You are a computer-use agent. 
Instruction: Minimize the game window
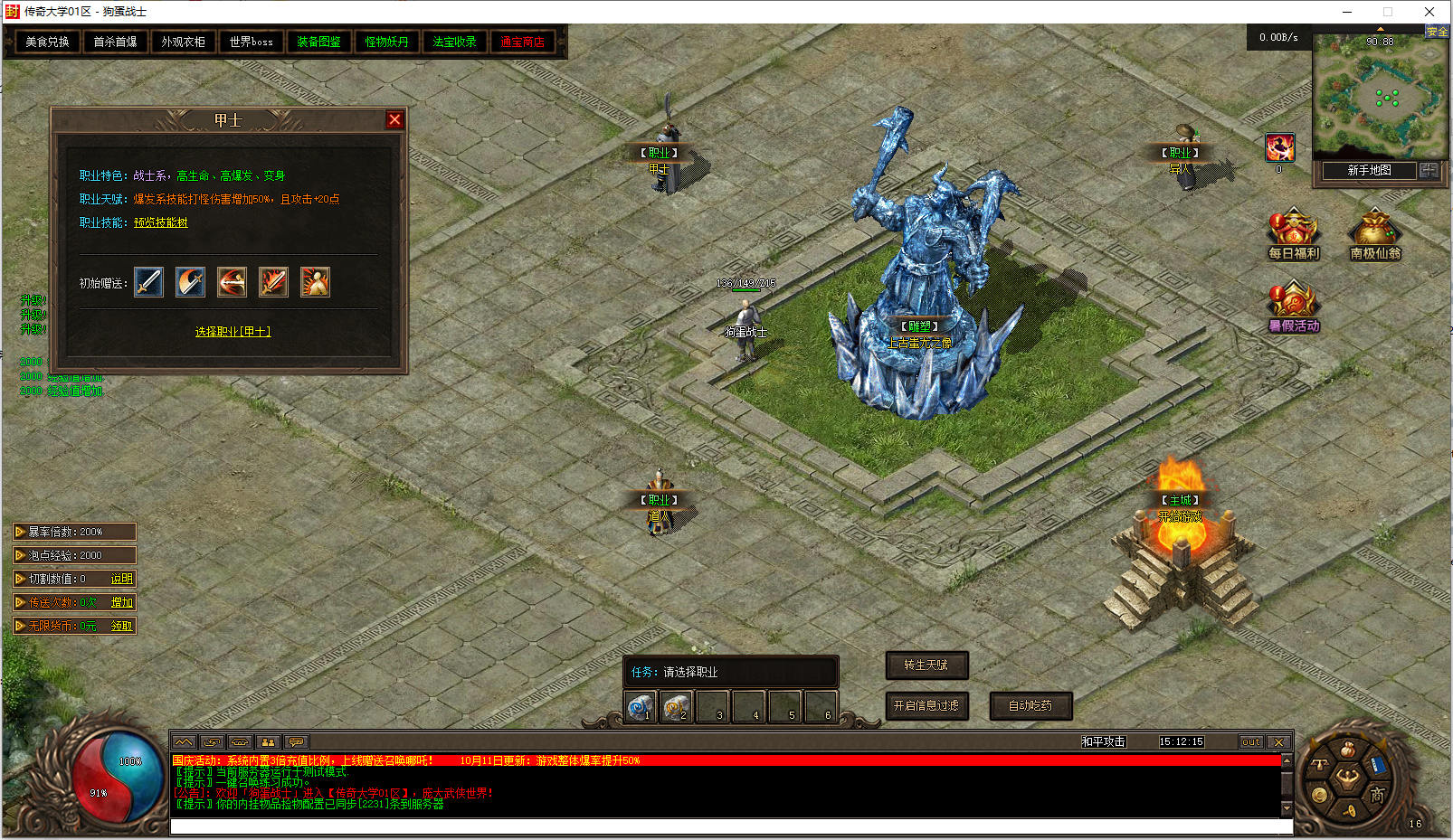pos(1347,12)
